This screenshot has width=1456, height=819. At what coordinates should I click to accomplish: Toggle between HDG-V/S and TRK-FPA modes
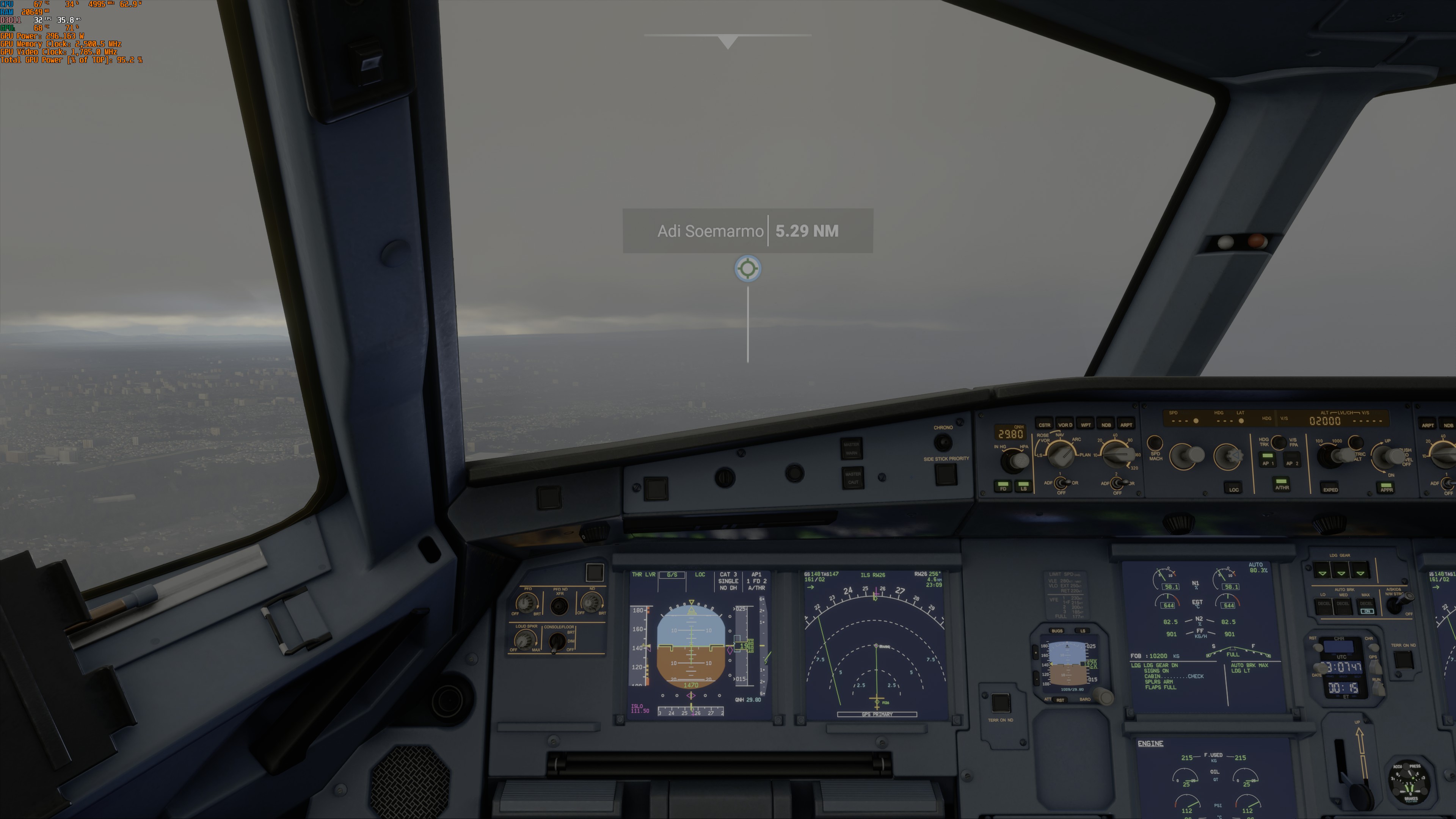click(1279, 443)
